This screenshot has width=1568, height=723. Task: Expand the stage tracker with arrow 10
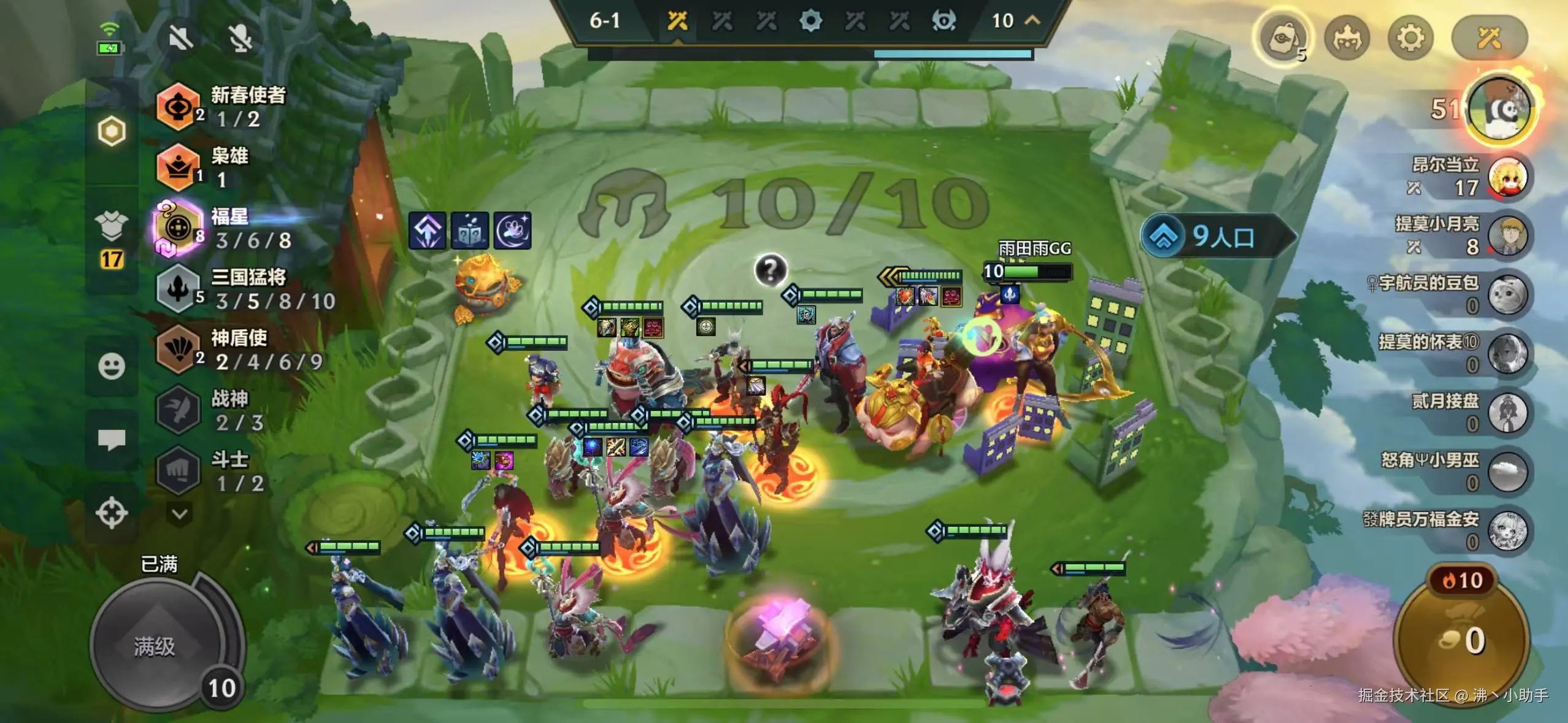[1015, 21]
